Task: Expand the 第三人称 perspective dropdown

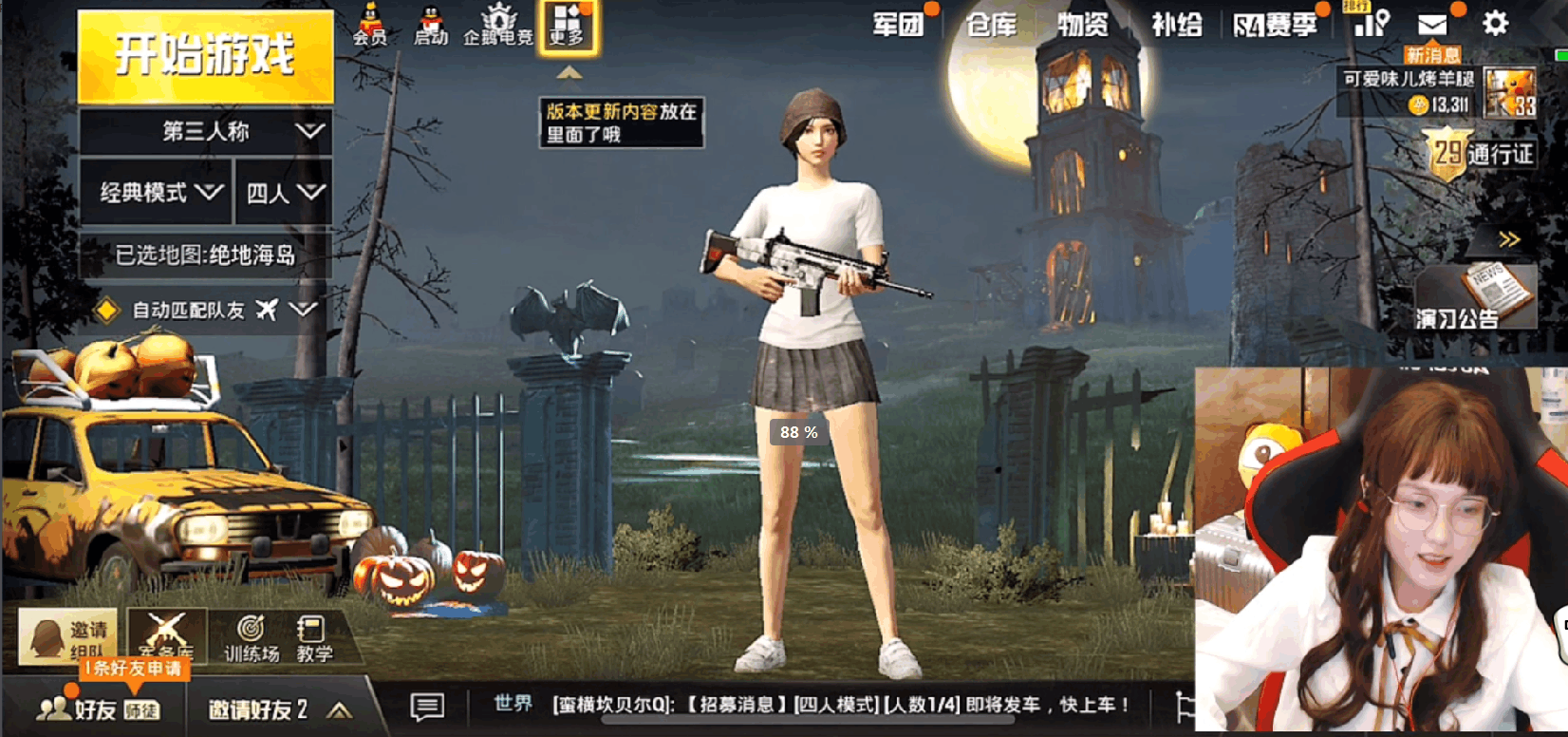Action: (x=207, y=132)
